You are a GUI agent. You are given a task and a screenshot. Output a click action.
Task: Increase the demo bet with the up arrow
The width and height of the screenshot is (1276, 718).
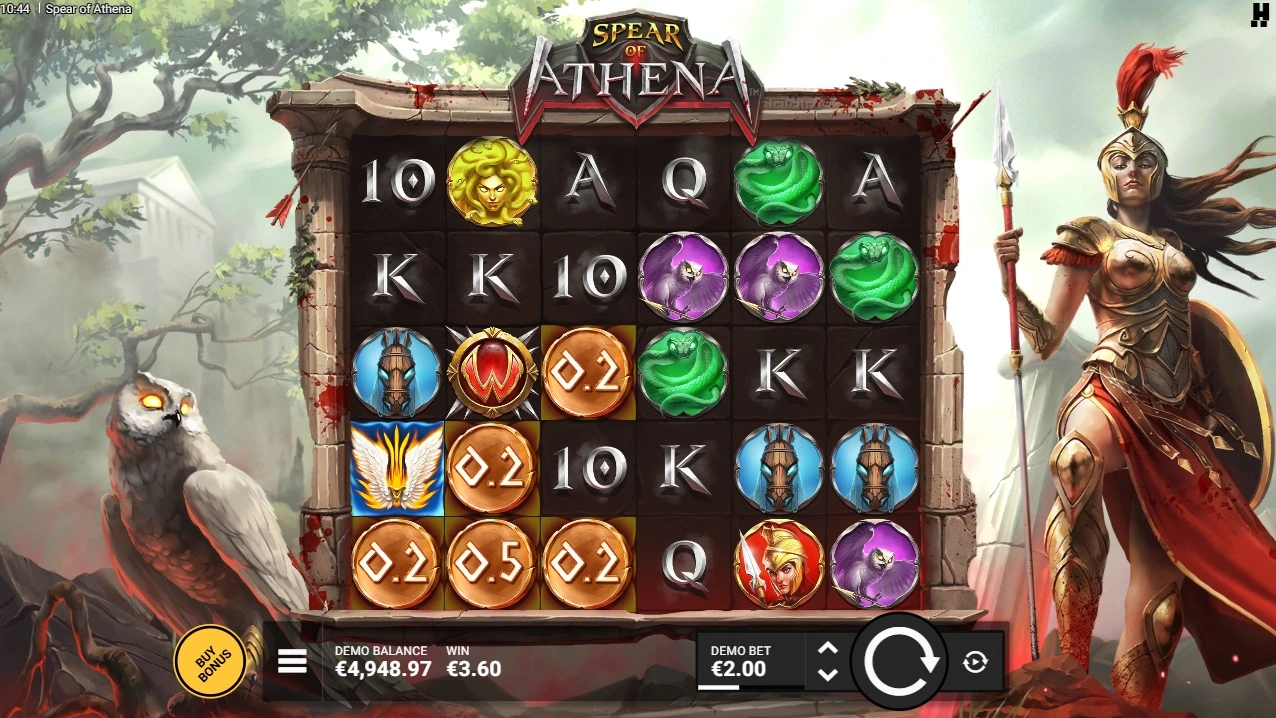pyautogui.click(x=828, y=648)
